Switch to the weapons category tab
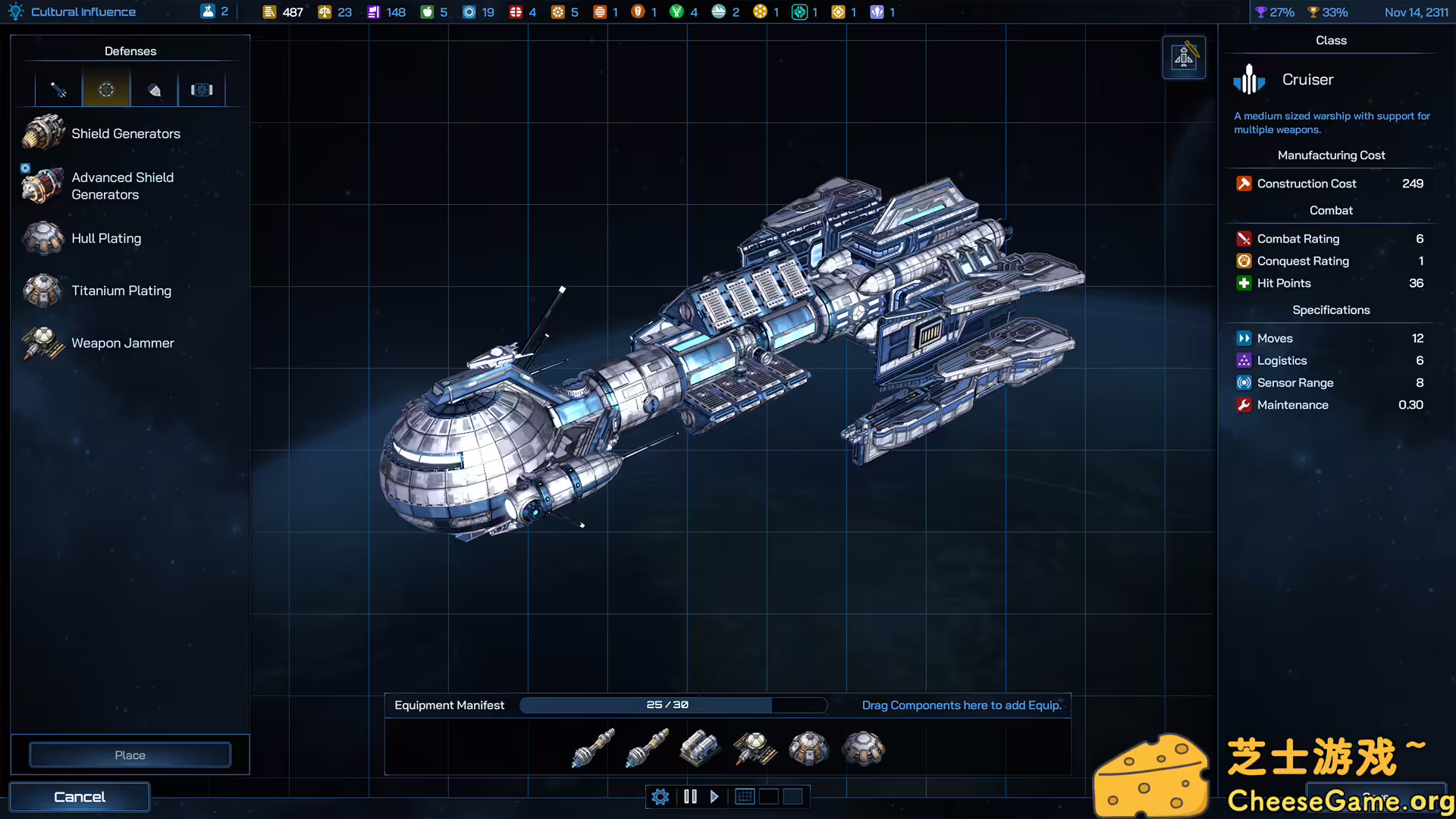The image size is (1456, 819). pos(58,89)
